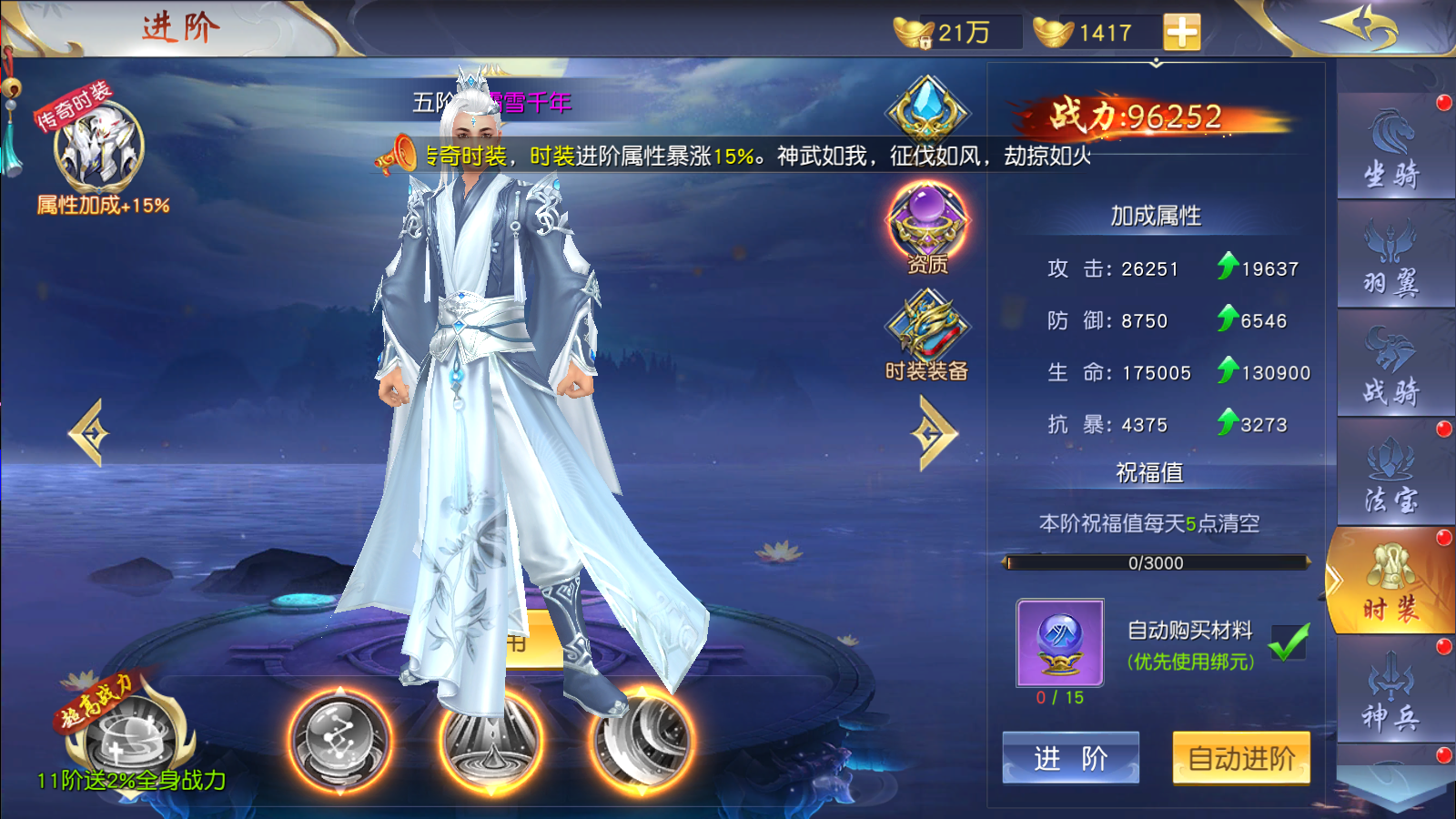Start 自动进阶 auto advance
1456x819 pixels.
(1241, 757)
